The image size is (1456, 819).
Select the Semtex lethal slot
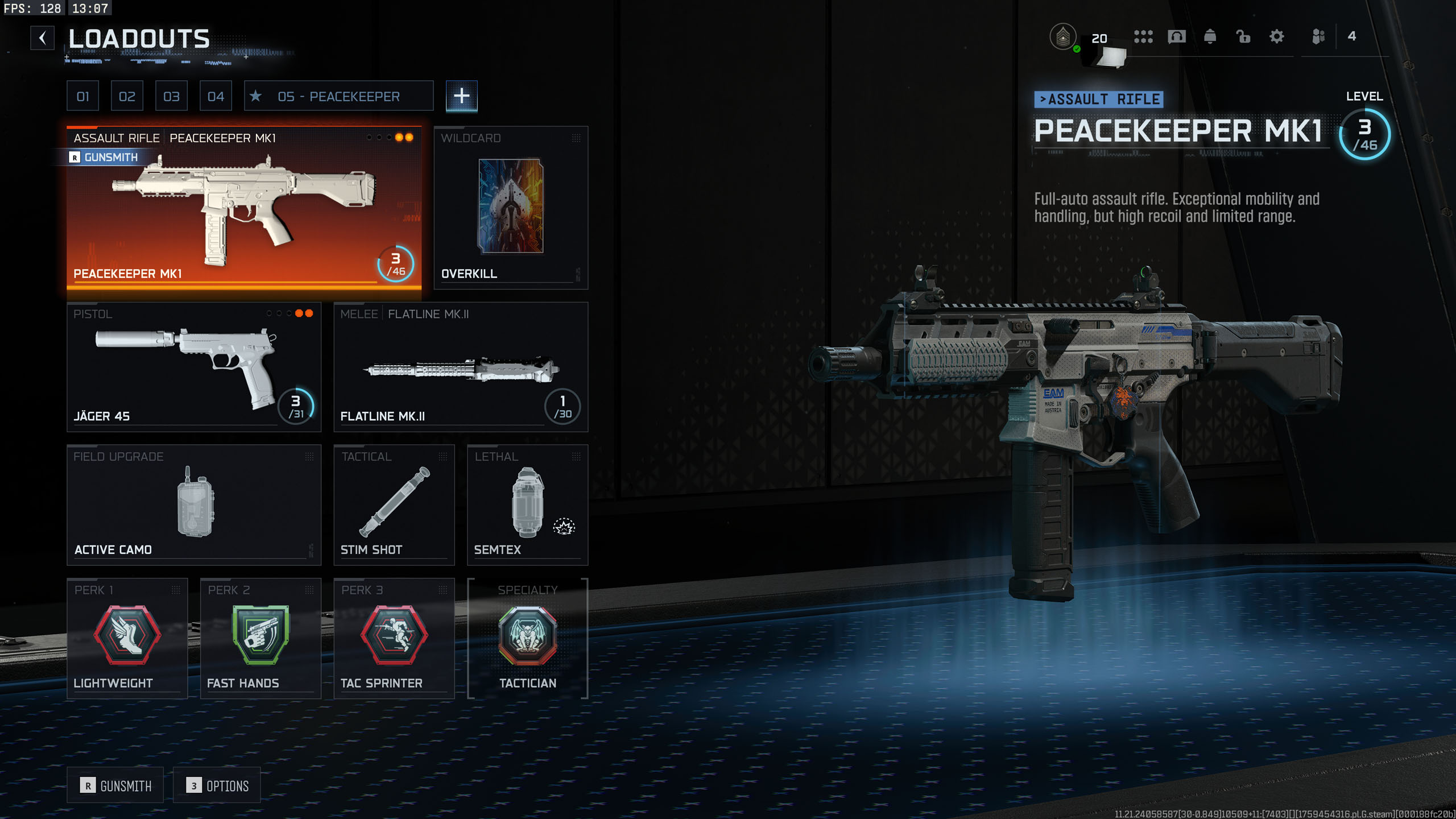[x=527, y=504]
